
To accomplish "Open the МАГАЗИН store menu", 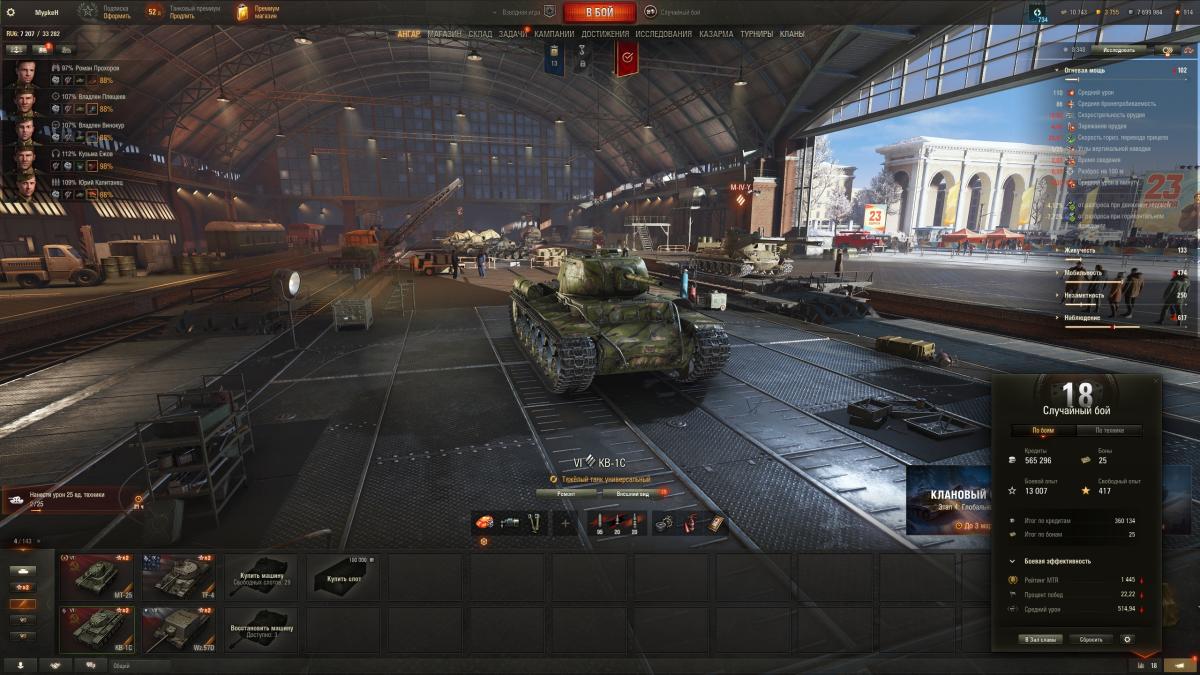I will tap(444, 34).
